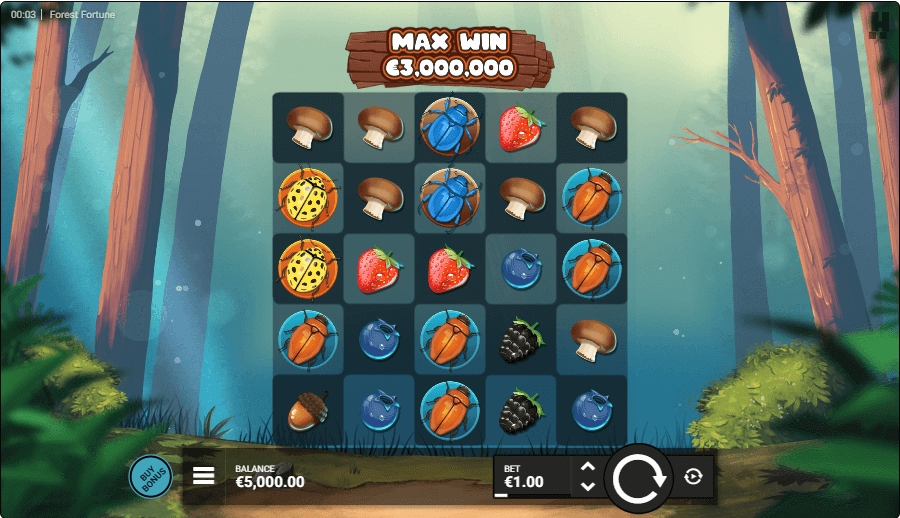The image size is (900, 518).
Task: Increase the bet amount with the up arrow
Action: coord(588,467)
